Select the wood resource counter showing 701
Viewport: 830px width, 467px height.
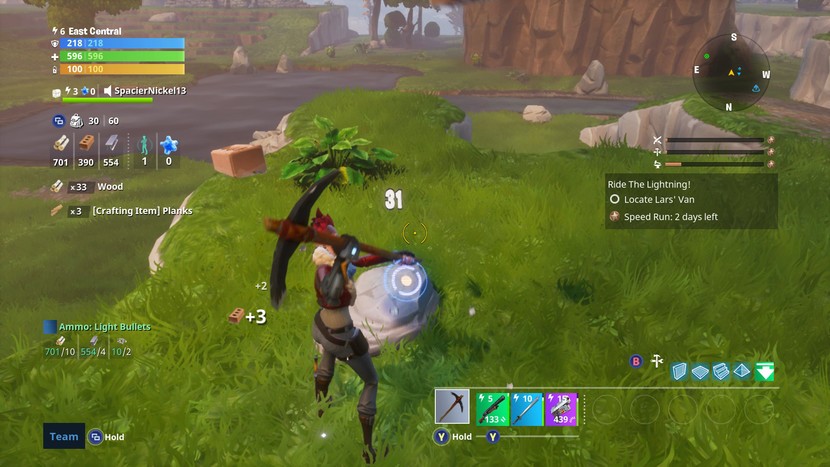(x=61, y=149)
